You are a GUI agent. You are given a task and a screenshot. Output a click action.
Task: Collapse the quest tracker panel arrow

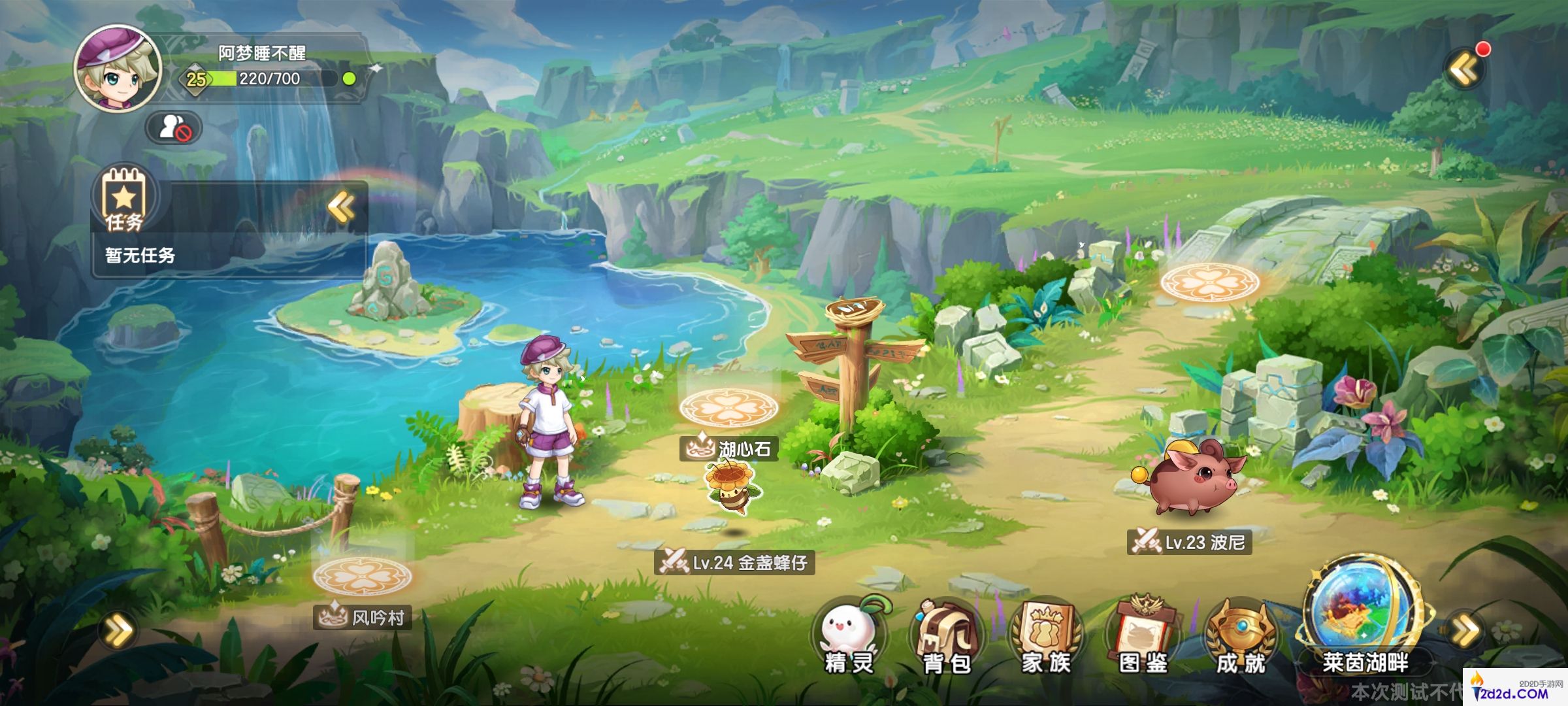click(342, 208)
